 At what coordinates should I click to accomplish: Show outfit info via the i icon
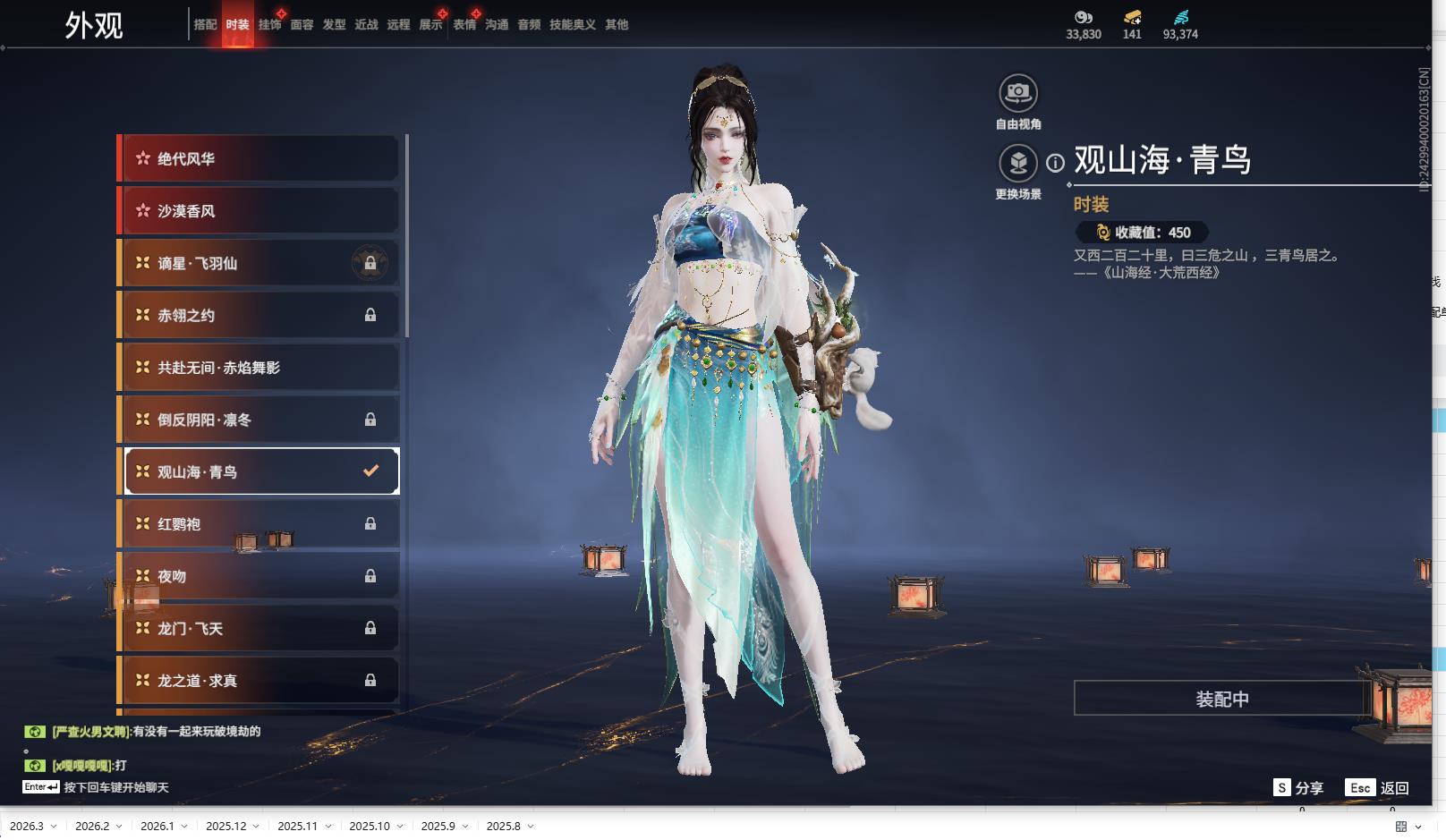tap(1056, 163)
